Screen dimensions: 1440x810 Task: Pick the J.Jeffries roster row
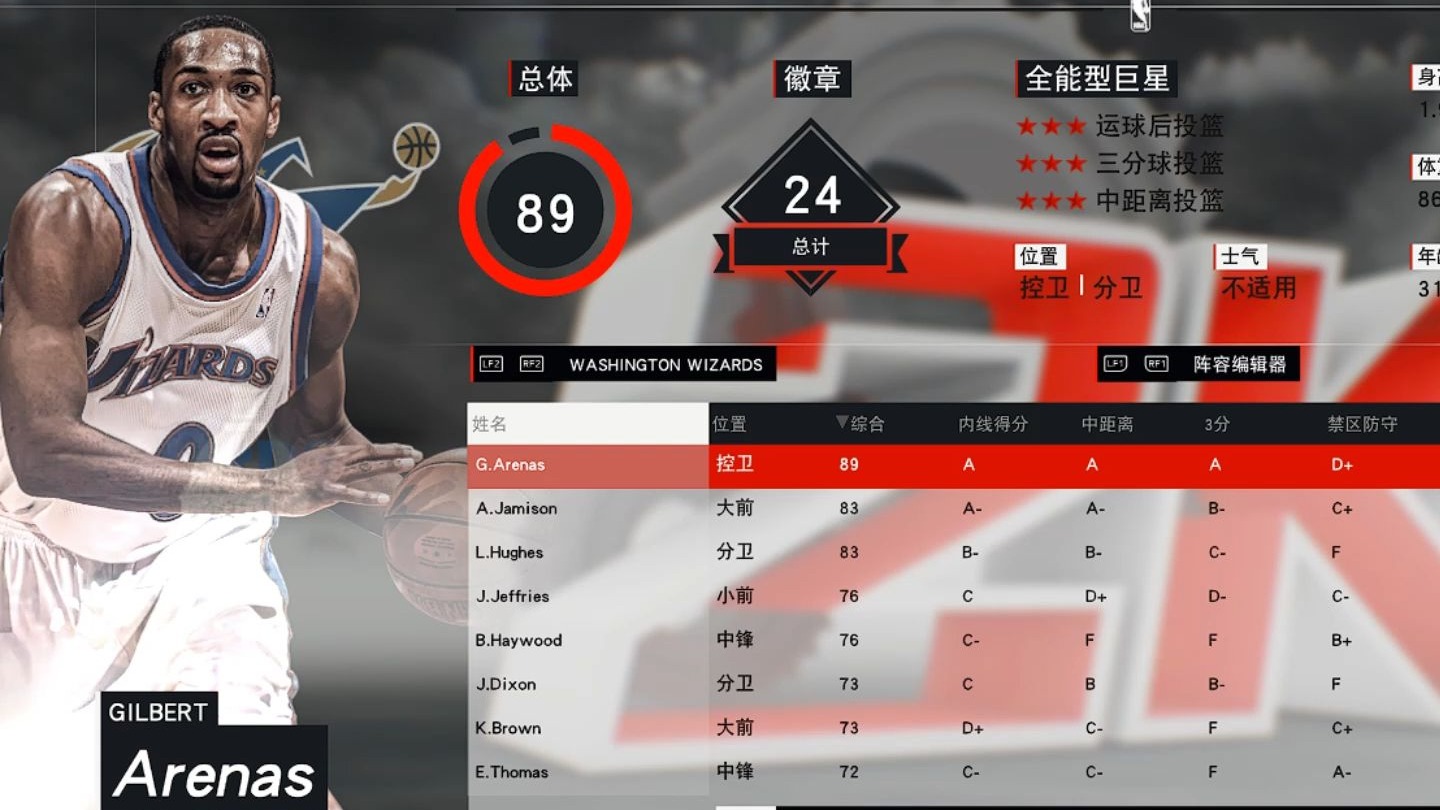tap(512, 597)
